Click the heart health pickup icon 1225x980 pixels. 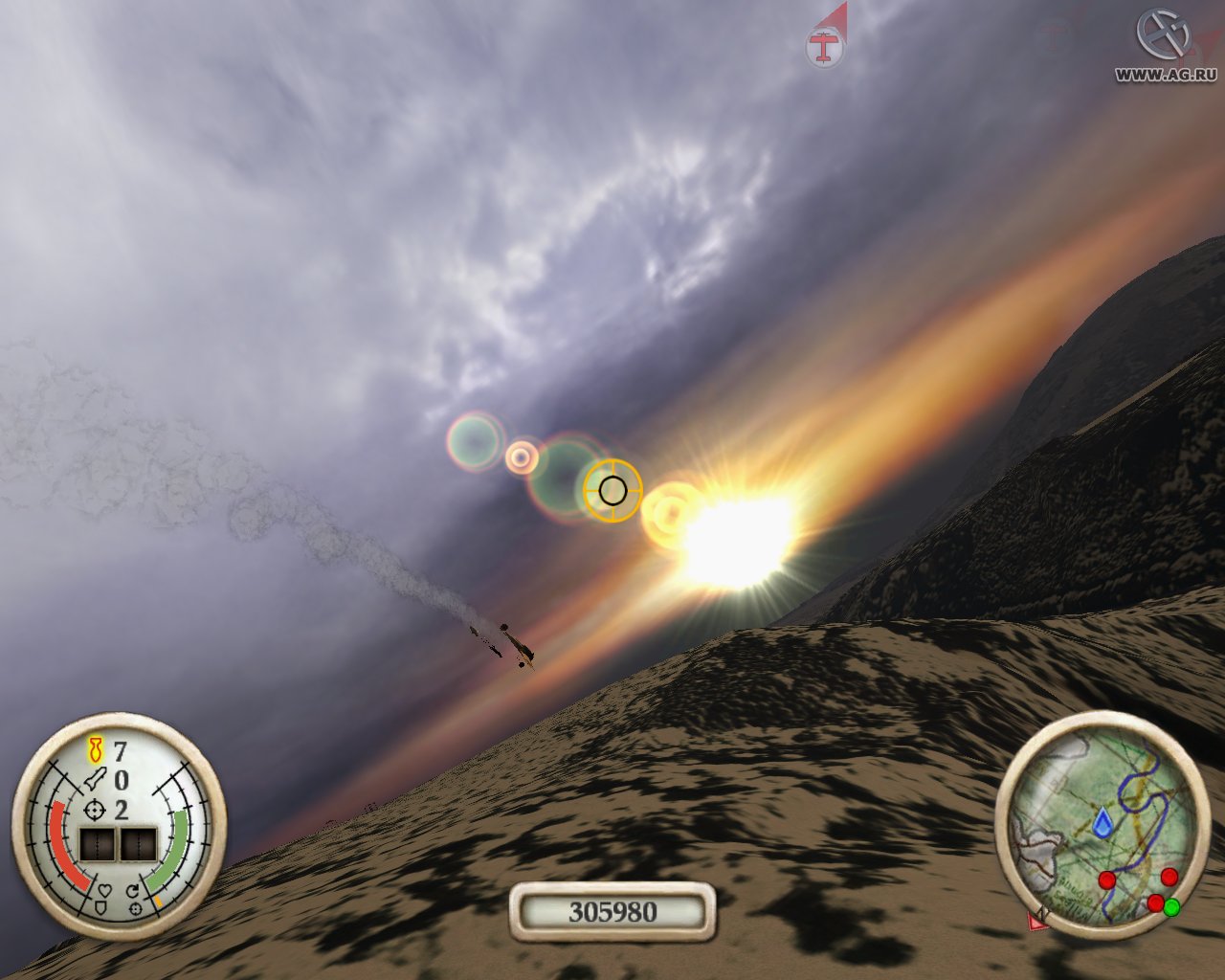pyautogui.click(x=105, y=889)
